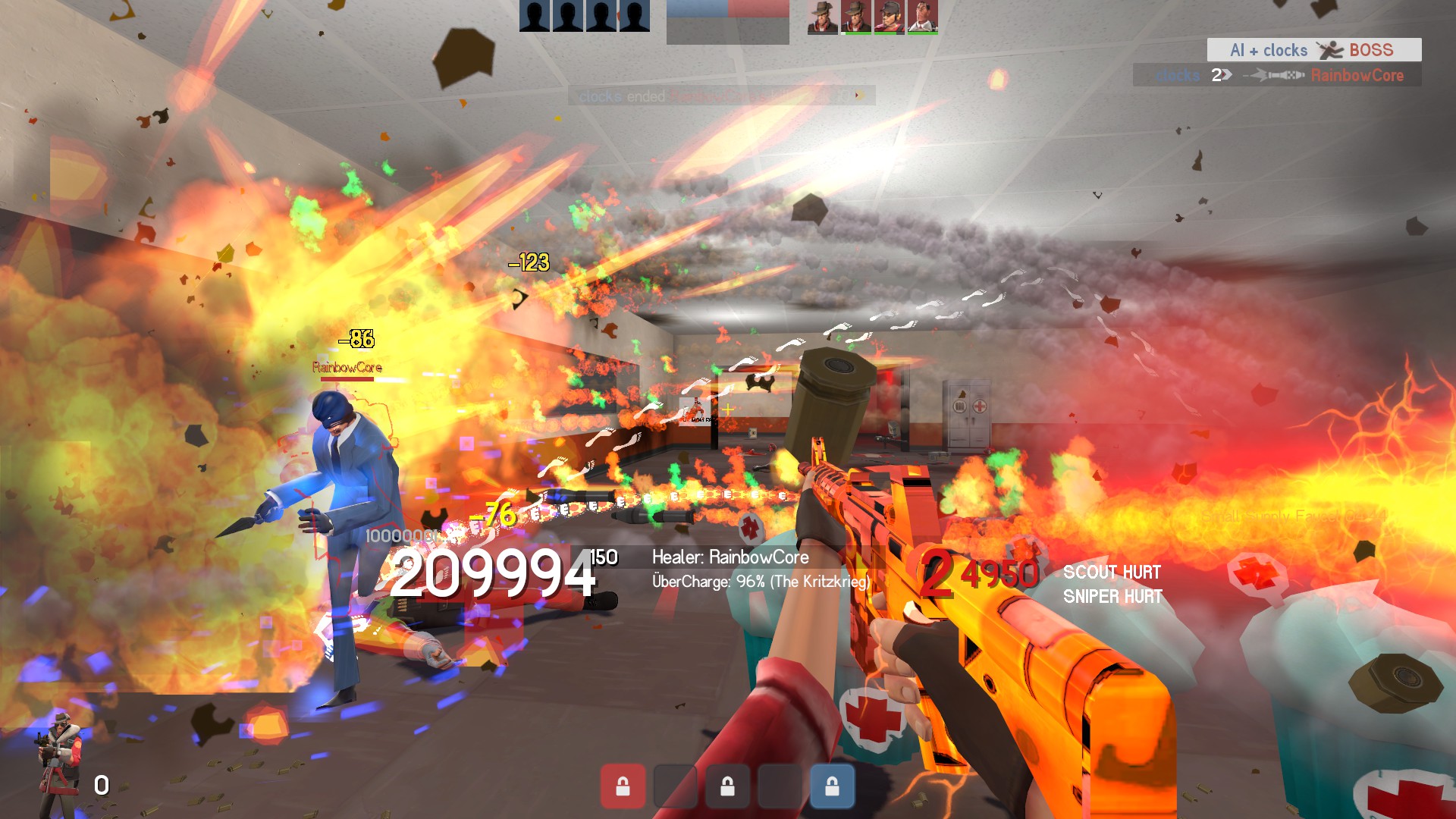This screenshot has width=1456, height=819.
Task: Select the Medic portrait in team bar
Action: click(x=922, y=17)
